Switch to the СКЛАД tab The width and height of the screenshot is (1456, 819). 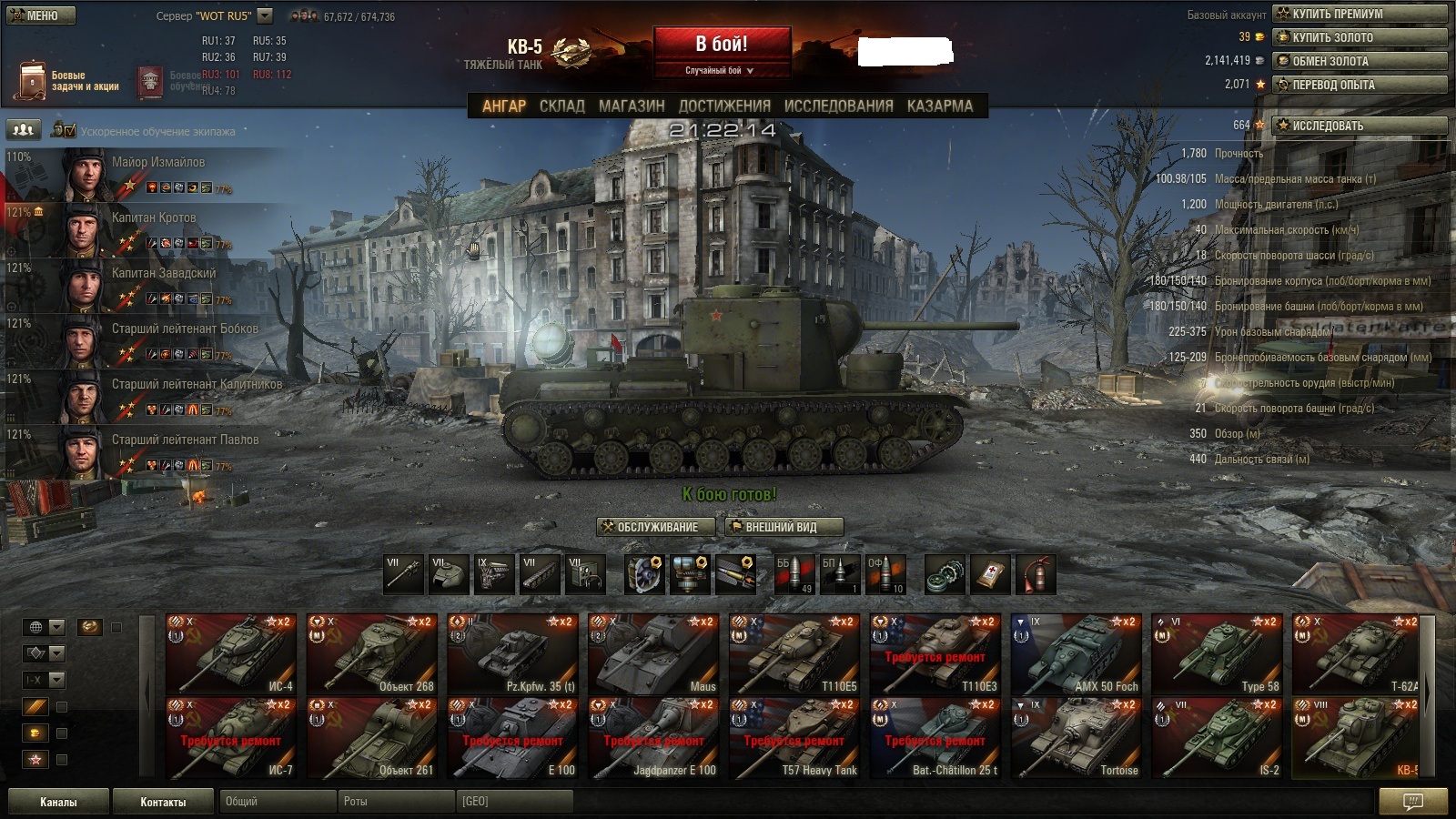pyautogui.click(x=561, y=106)
